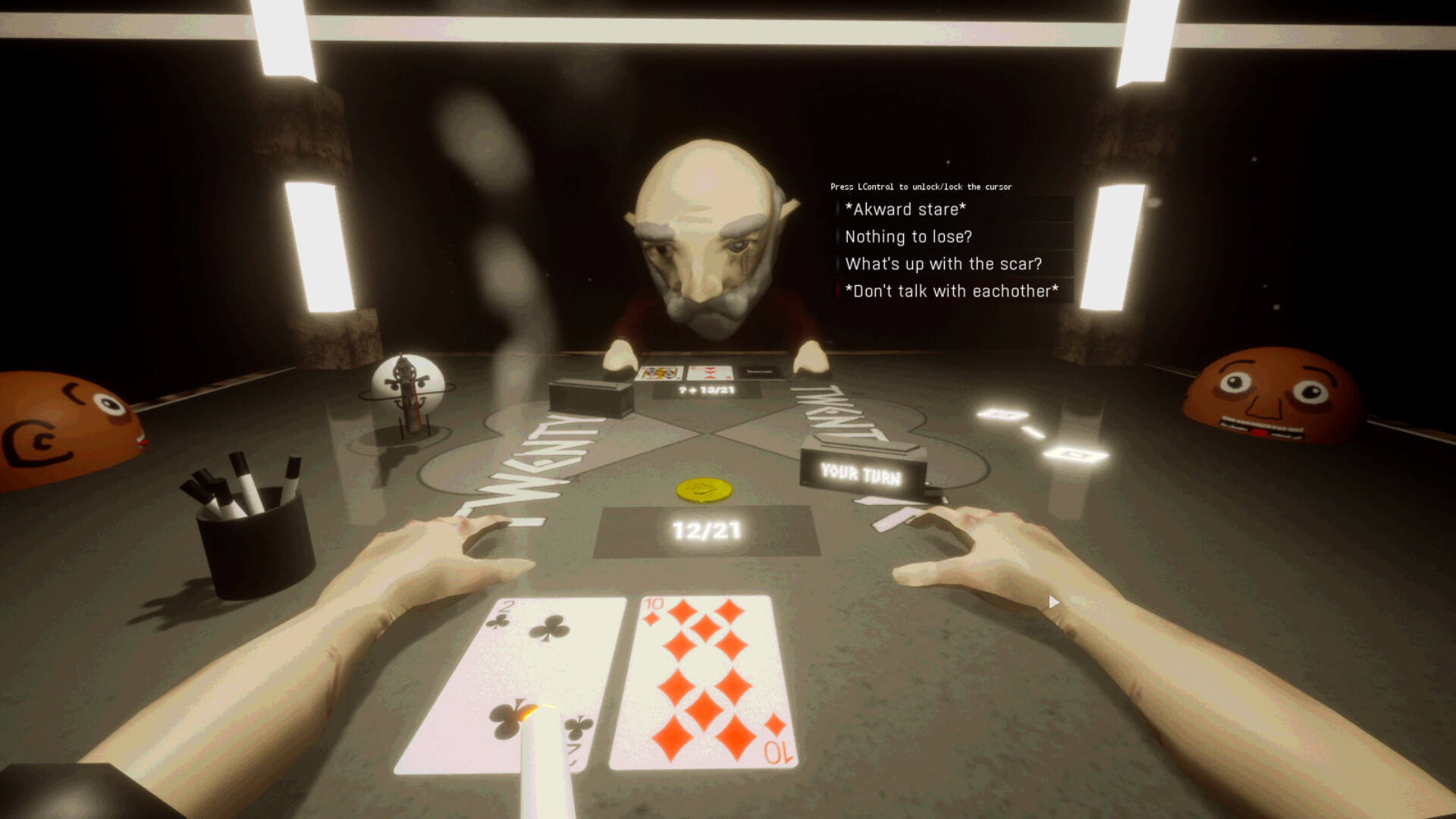Flip the dealer's face-down card
This screenshot has width=1456, height=819.
point(758,373)
